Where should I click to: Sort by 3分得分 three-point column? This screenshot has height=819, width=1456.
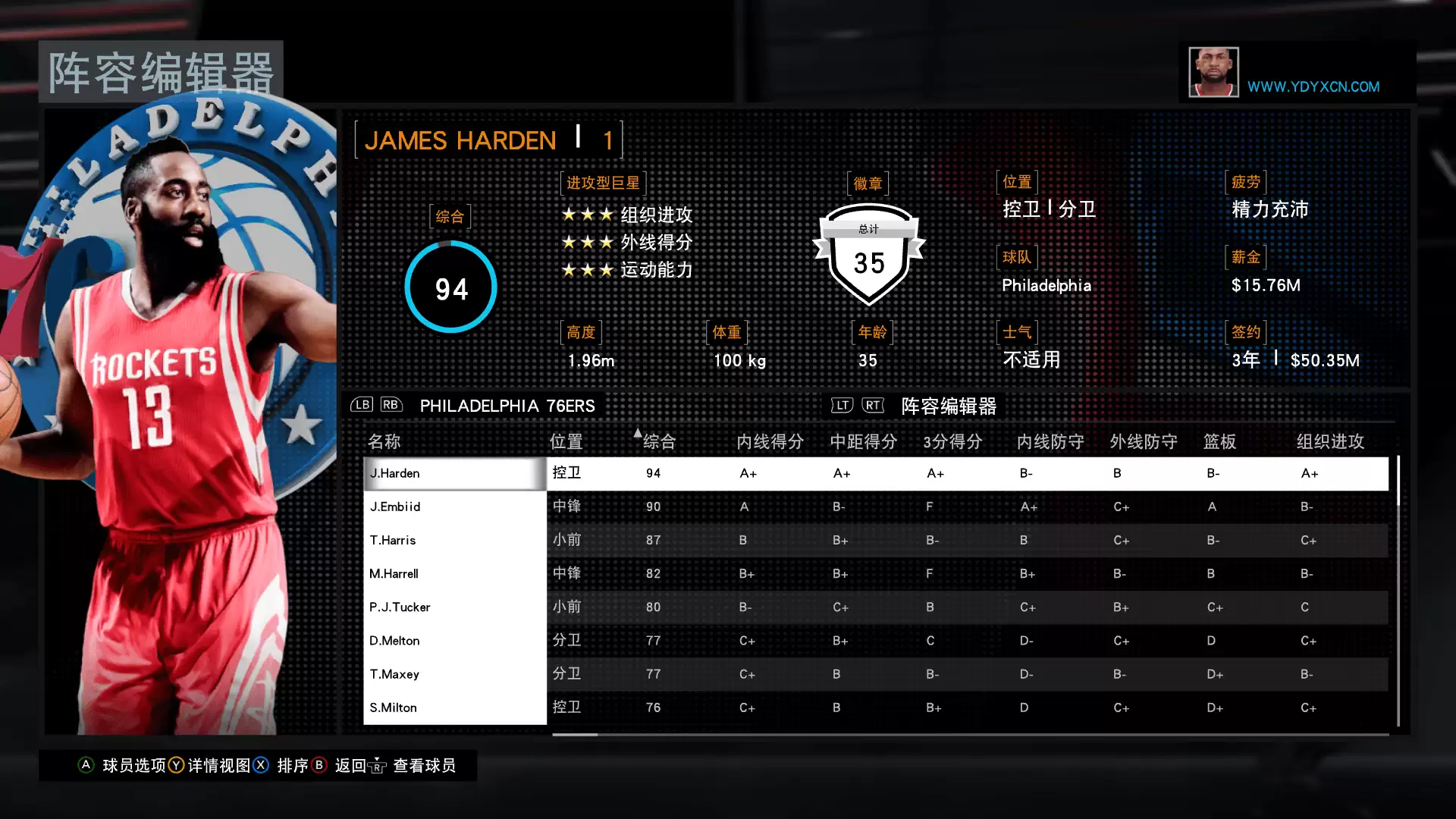(x=952, y=441)
